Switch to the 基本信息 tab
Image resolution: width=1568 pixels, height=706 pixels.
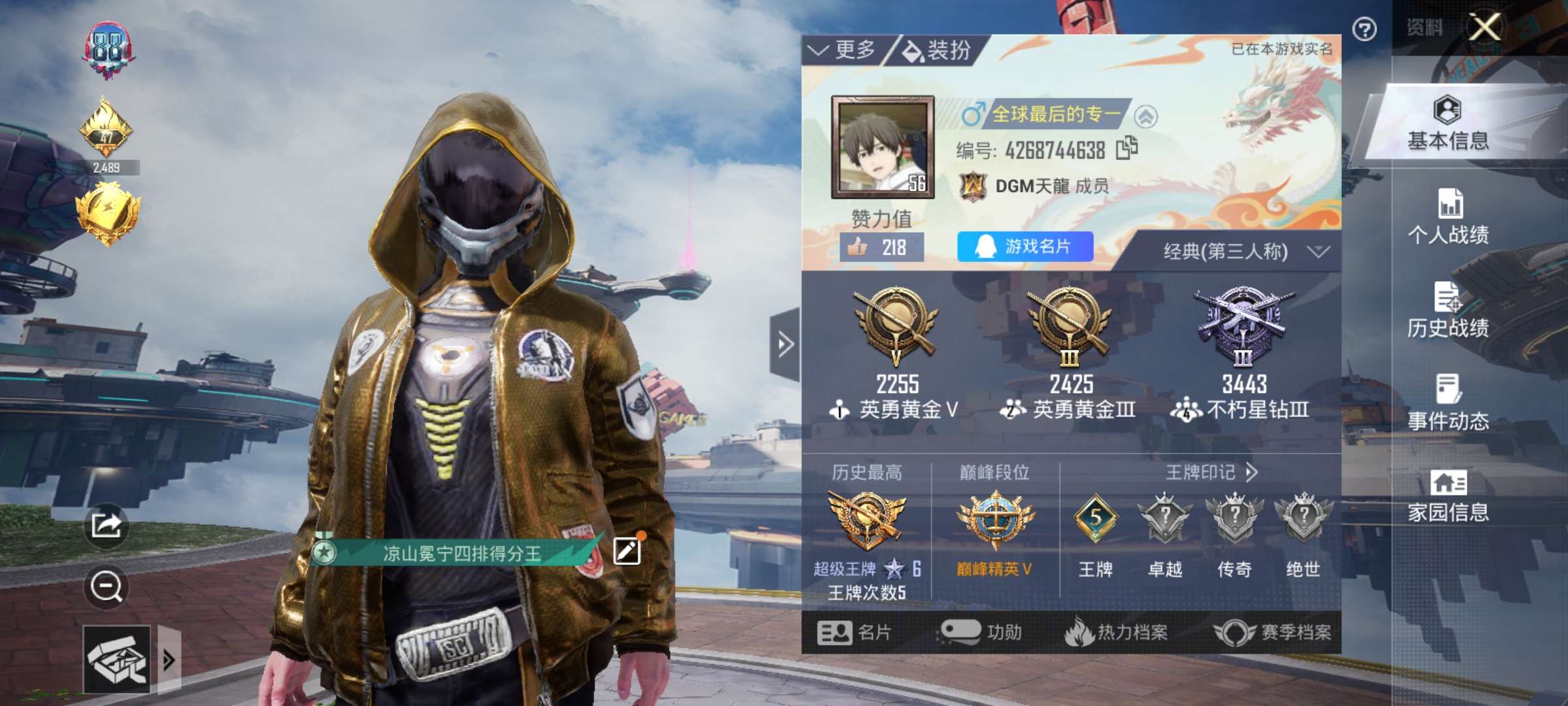1448,123
